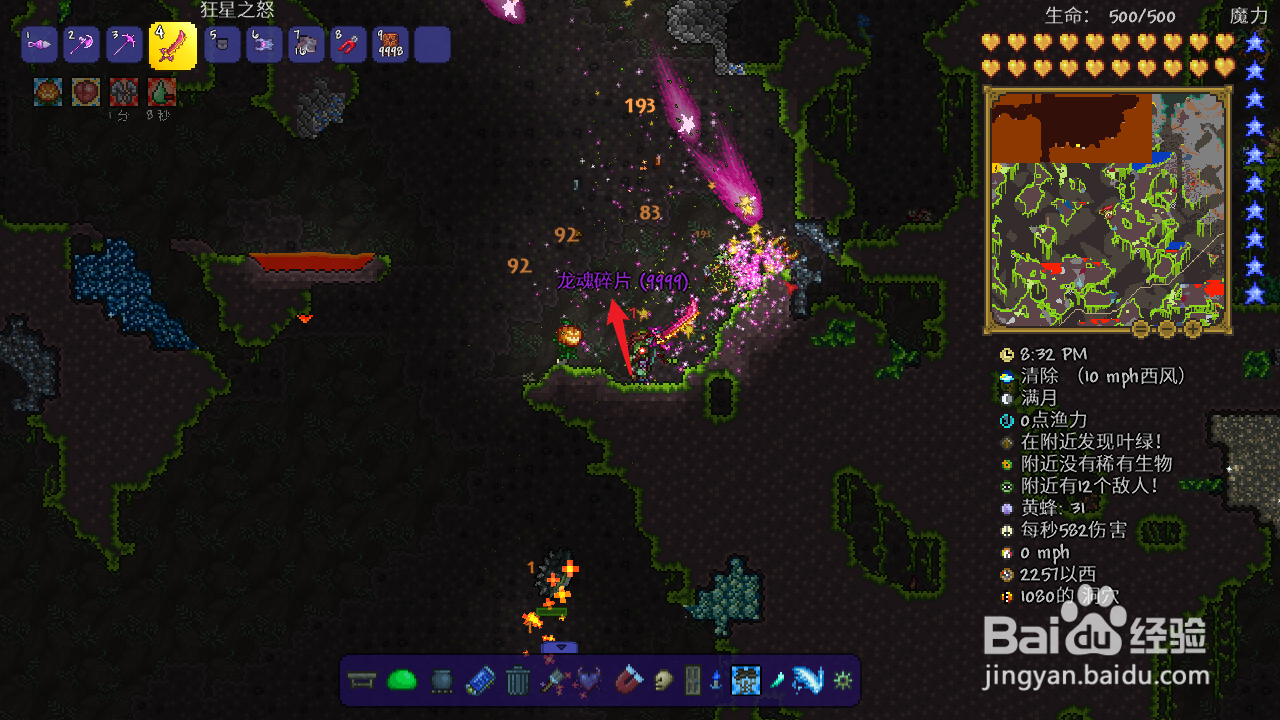Click the skull icon in the toolbar

click(663, 681)
